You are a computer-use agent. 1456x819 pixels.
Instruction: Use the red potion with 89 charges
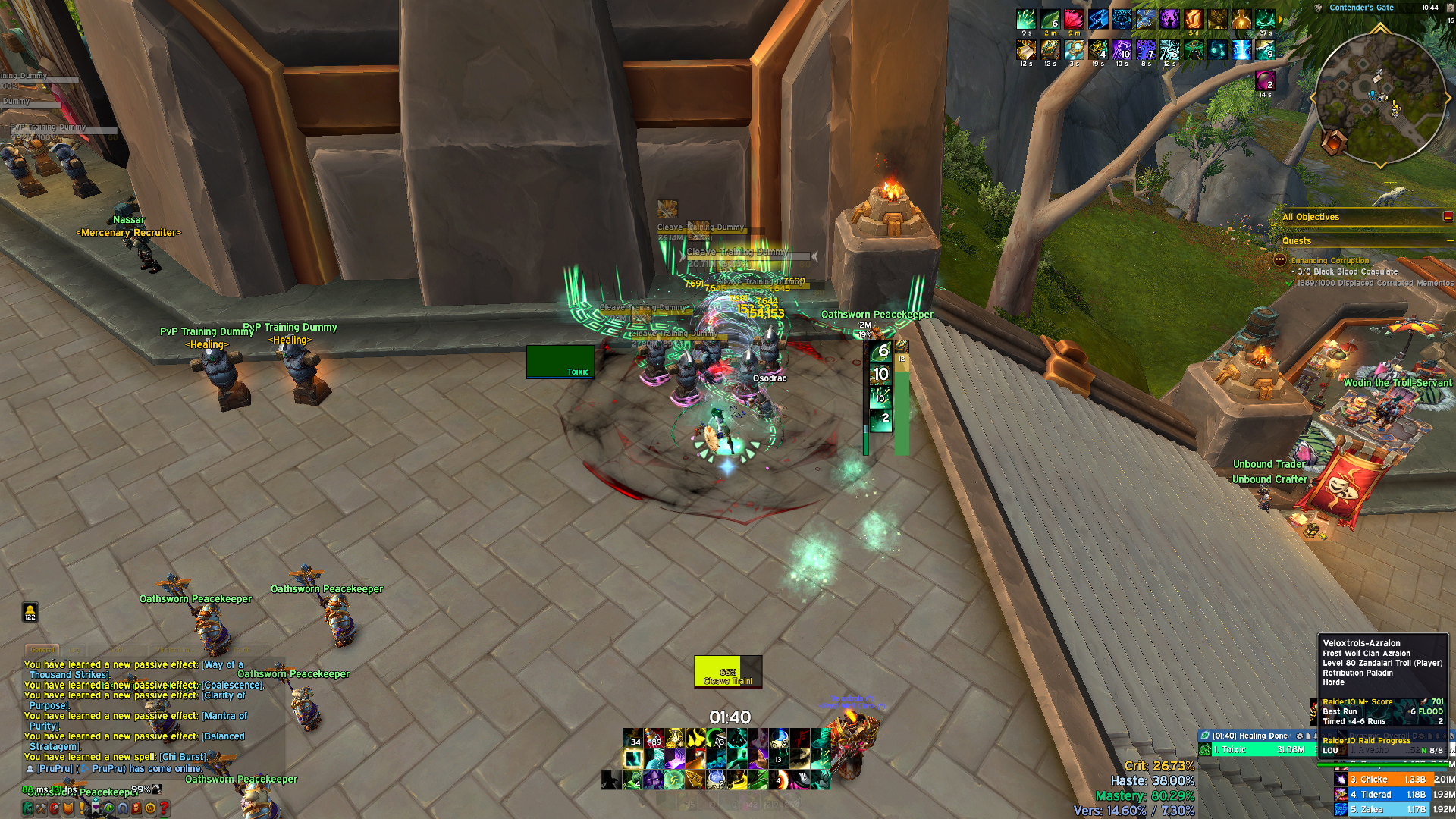click(654, 738)
